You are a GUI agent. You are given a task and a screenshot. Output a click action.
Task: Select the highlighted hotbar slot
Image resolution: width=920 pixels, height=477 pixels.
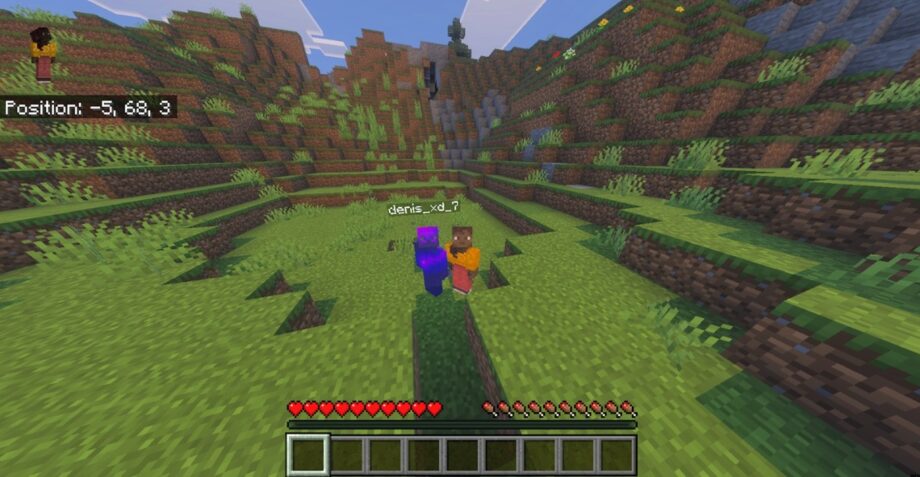(308, 454)
